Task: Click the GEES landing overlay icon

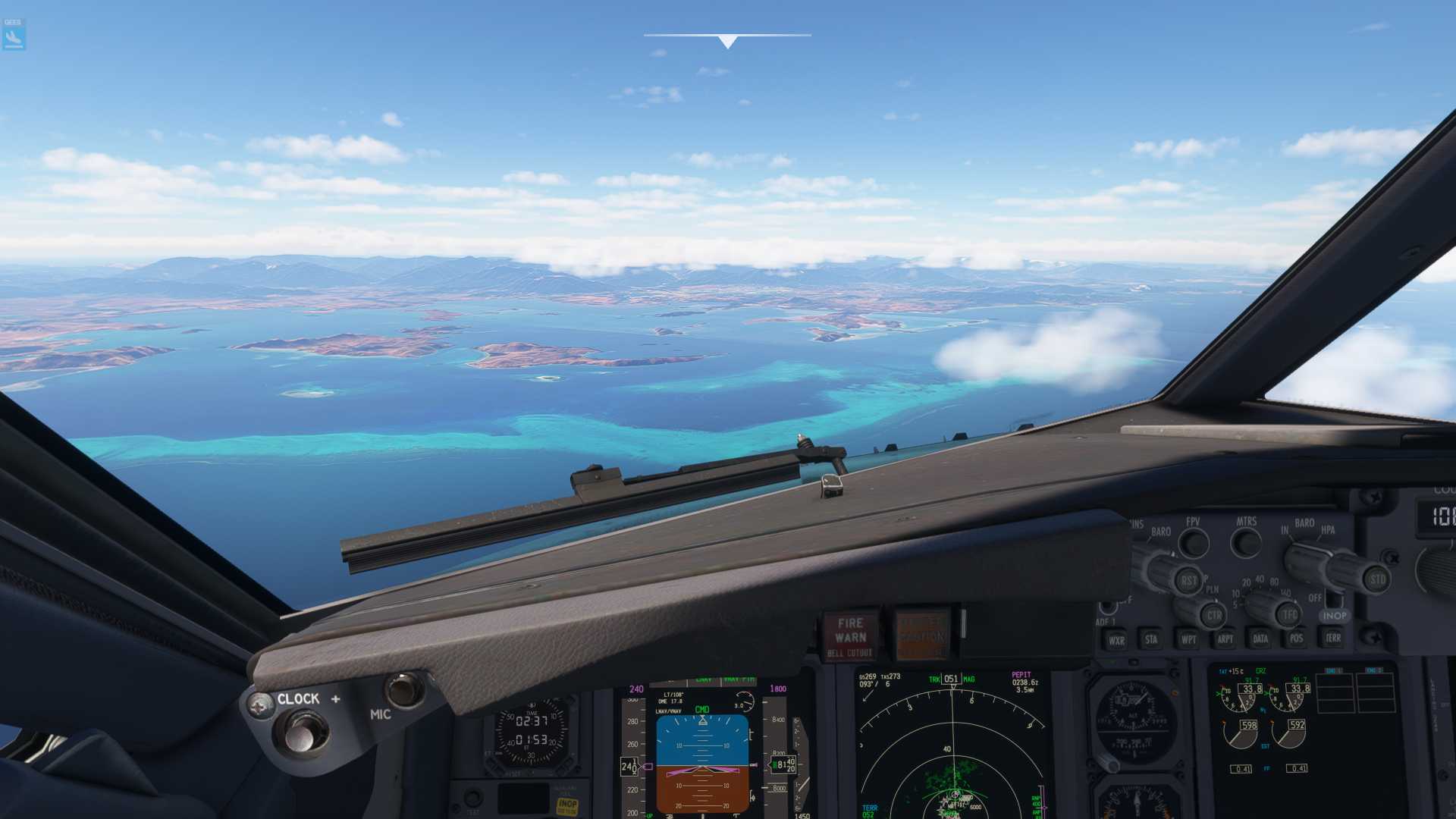Action: (14, 35)
